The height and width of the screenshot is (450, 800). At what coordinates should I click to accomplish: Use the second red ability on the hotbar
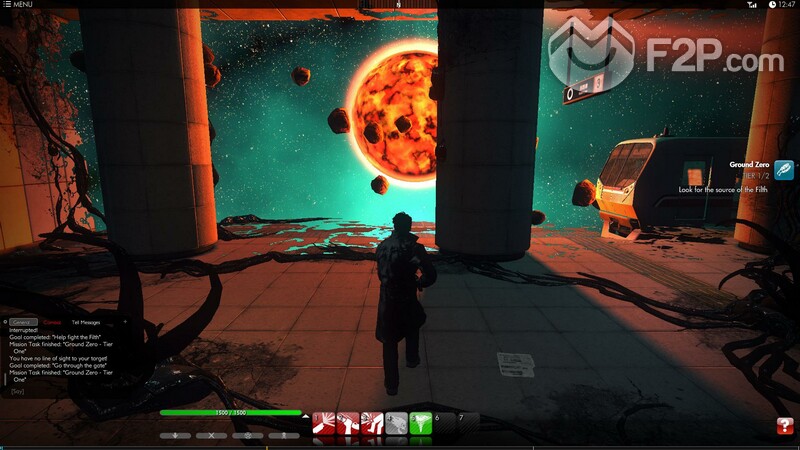click(x=348, y=424)
